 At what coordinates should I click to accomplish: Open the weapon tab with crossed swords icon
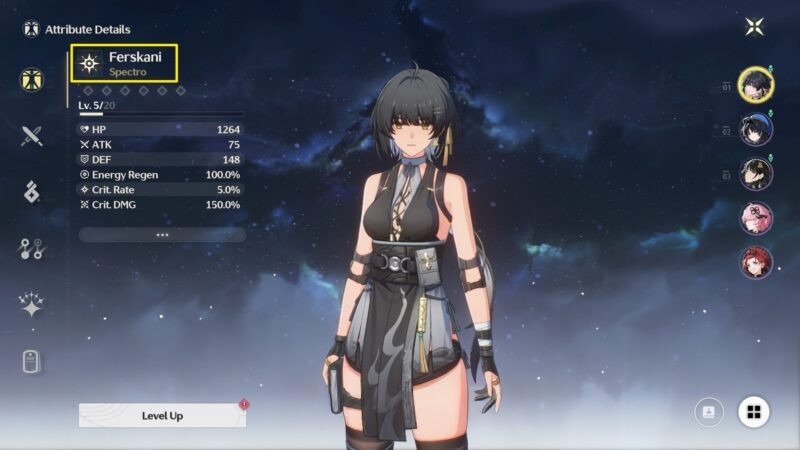[x=32, y=136]
